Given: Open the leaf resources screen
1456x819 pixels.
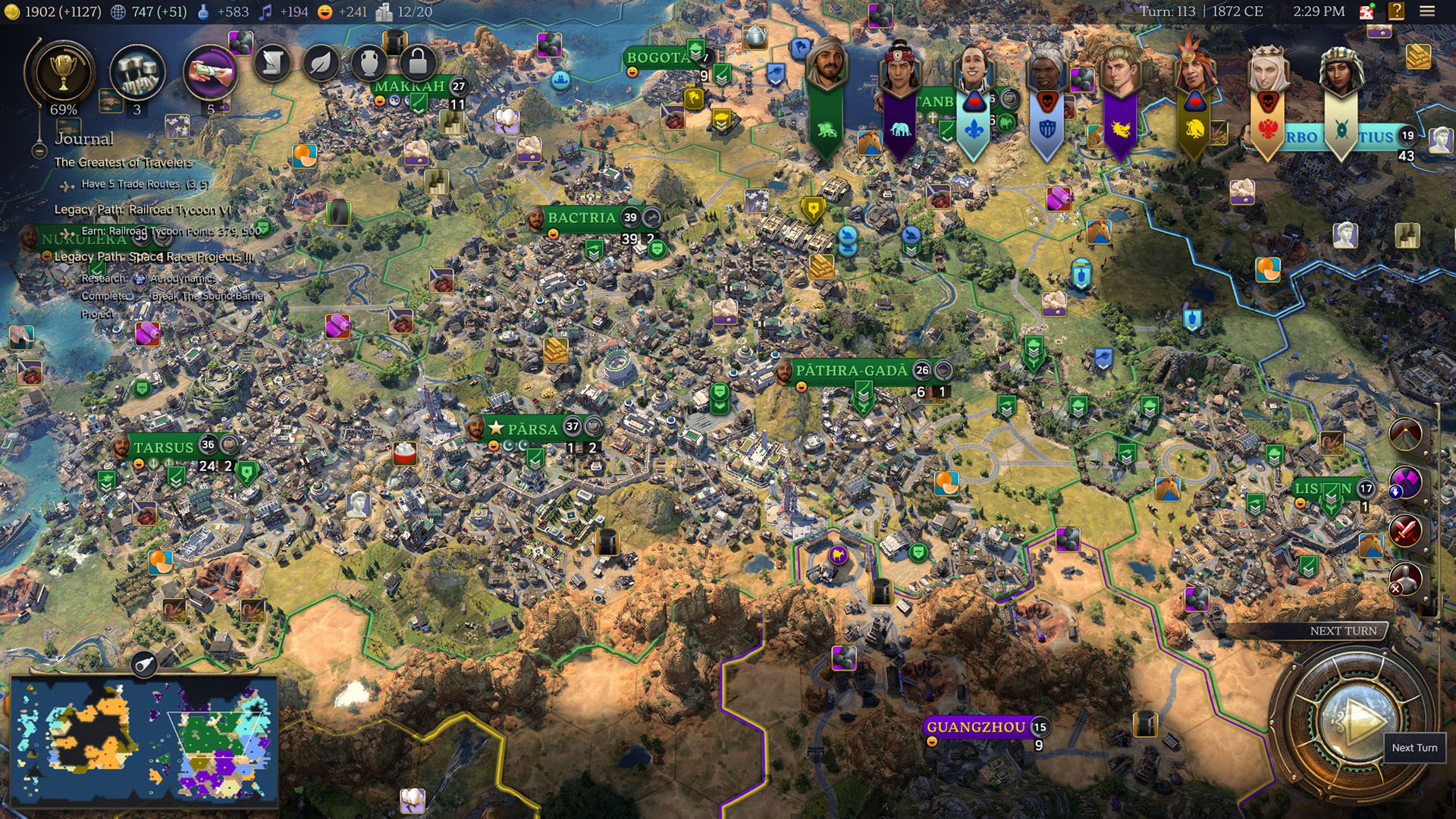Looking at the screenshot, I should 321,63.
